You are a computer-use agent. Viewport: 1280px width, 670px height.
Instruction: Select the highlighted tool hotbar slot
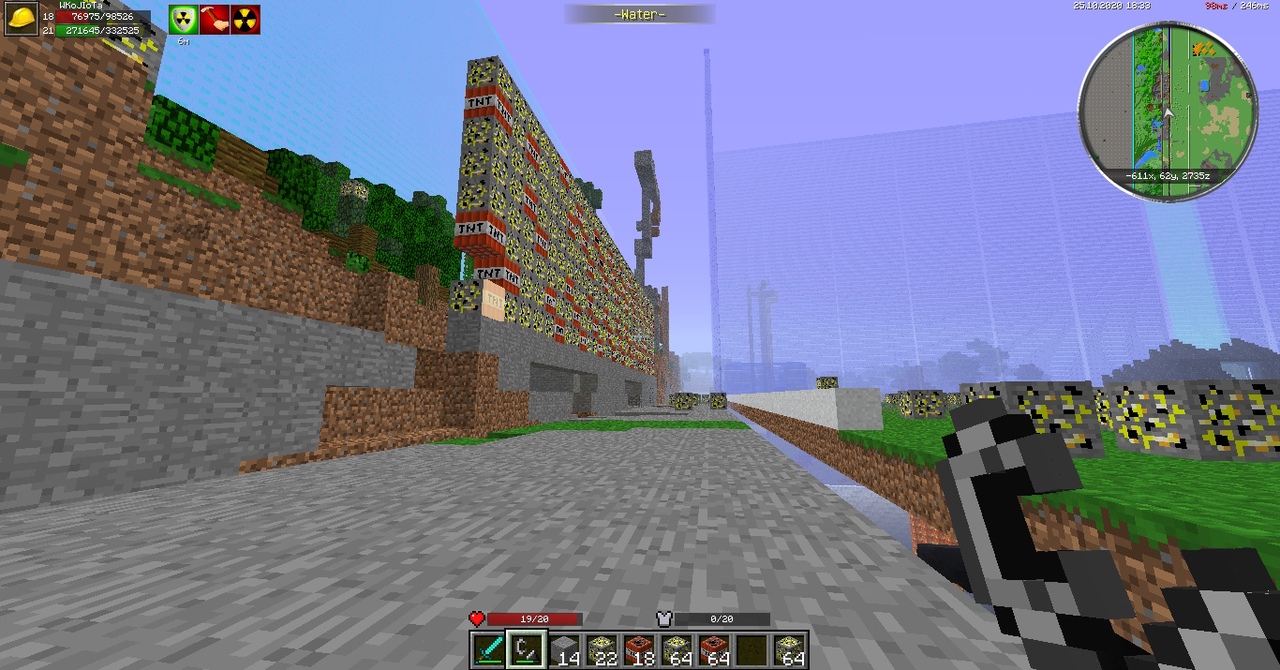[526, 650]
